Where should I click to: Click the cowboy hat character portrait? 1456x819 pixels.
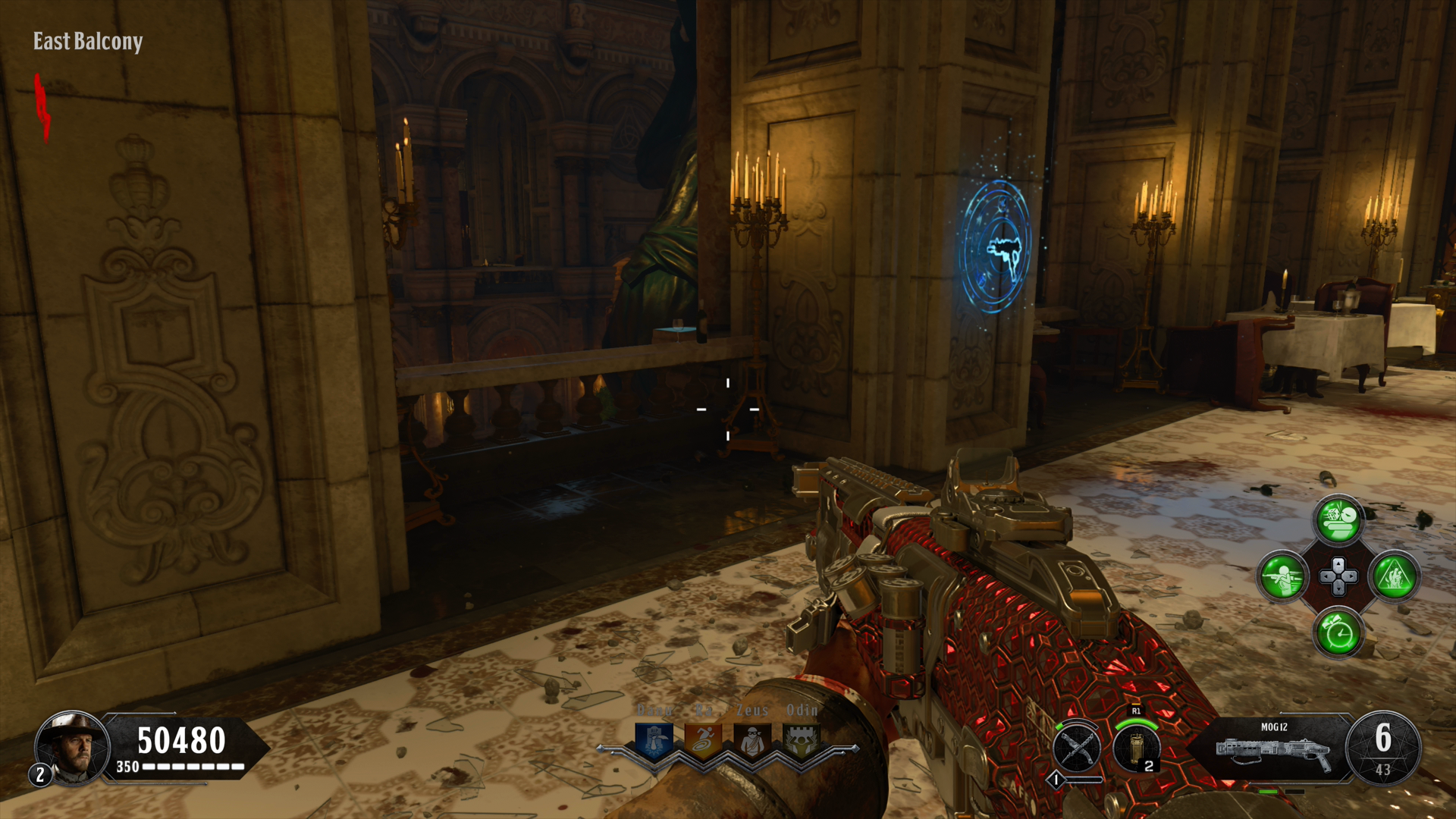(x=74, y=748)
